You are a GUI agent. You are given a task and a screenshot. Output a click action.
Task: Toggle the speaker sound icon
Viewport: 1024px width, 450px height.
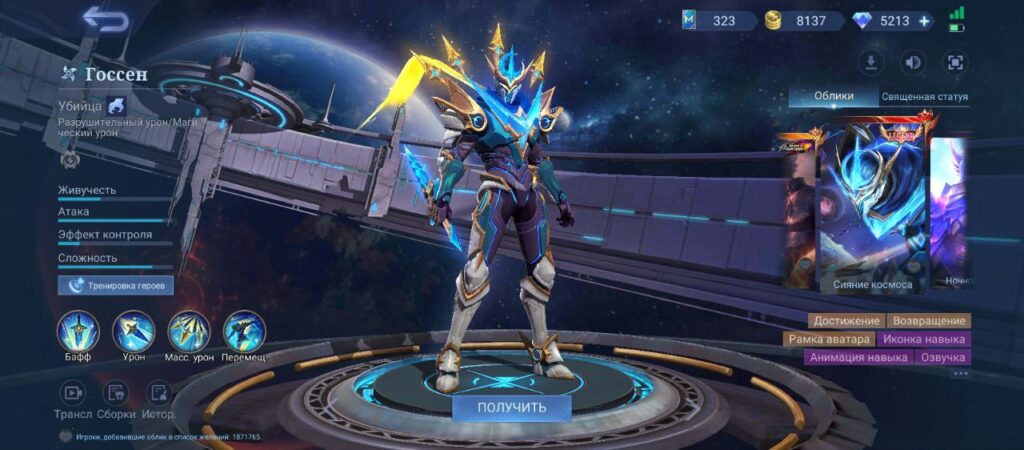click(x=912, y=63)
